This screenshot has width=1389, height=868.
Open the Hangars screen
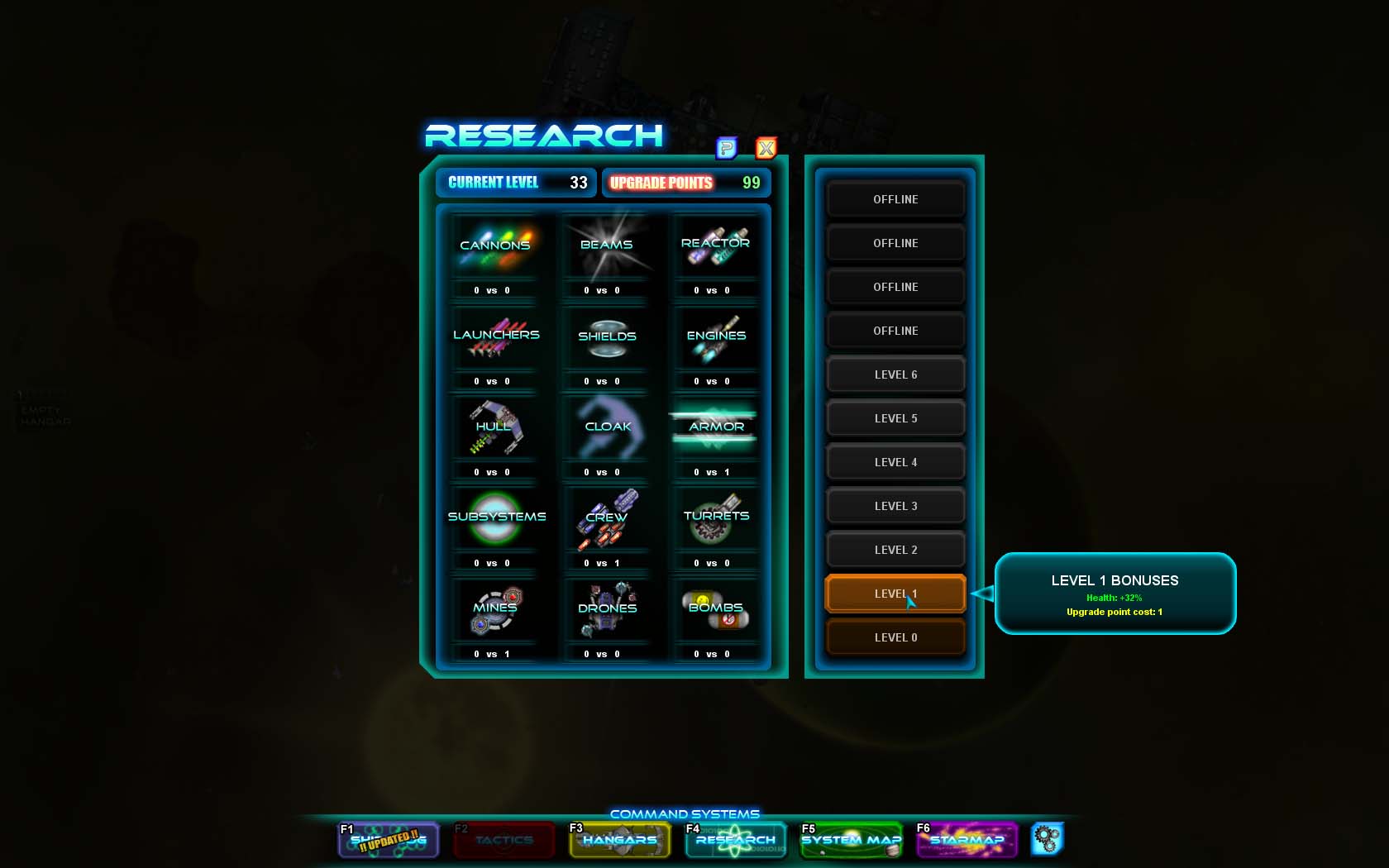tap(619, 840)
